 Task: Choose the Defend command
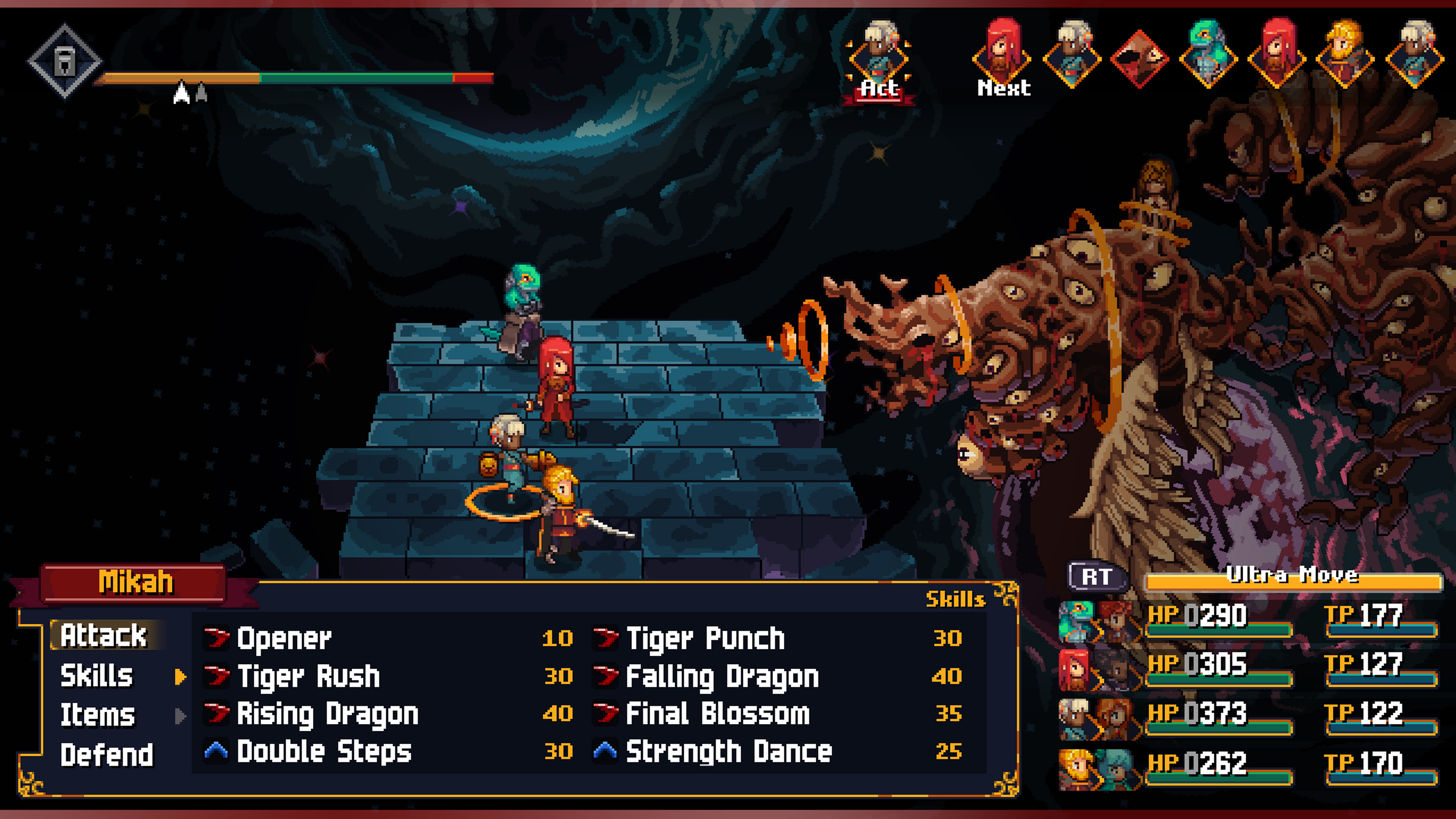107,755
